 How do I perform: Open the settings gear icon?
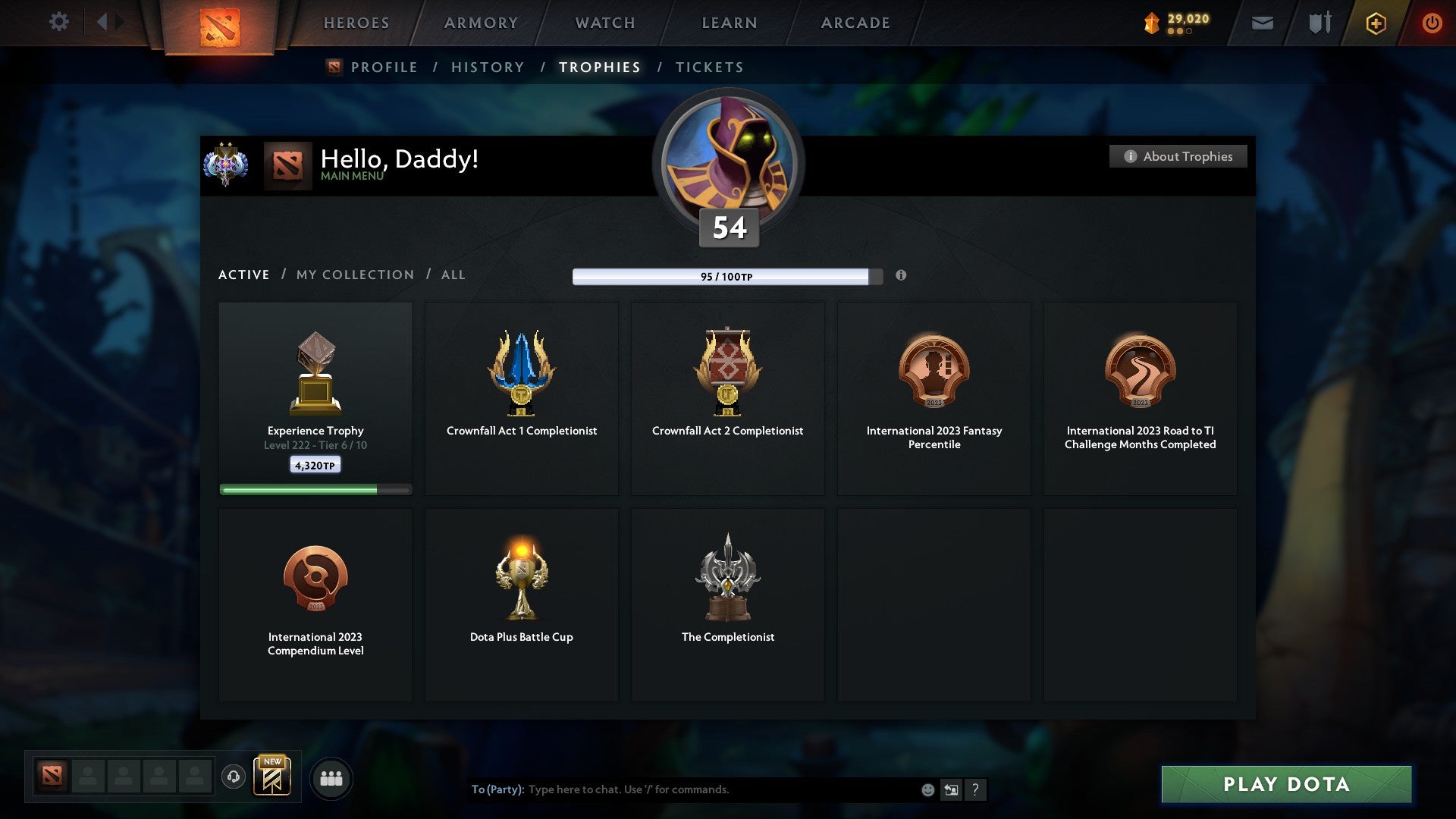click(59, 22)
